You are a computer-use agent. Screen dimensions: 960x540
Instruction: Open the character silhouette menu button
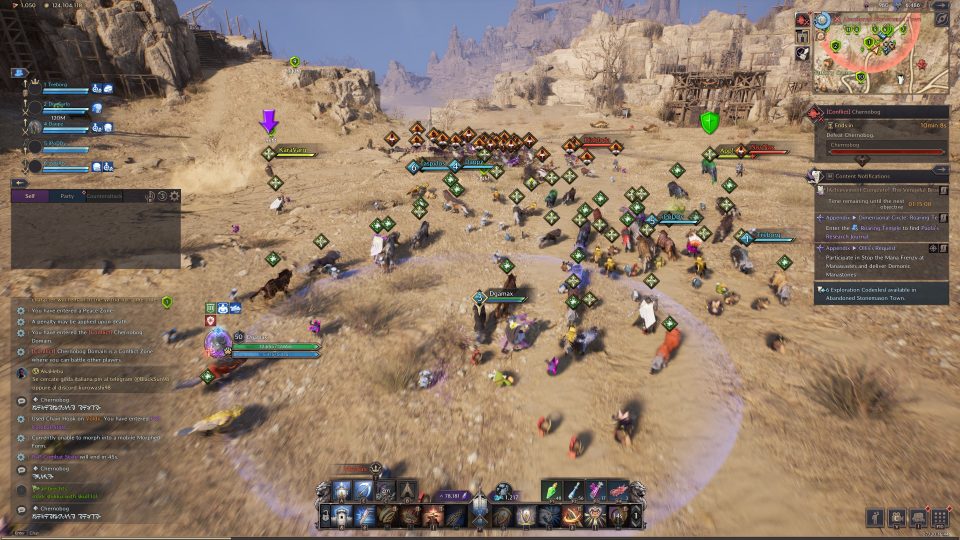874,518
